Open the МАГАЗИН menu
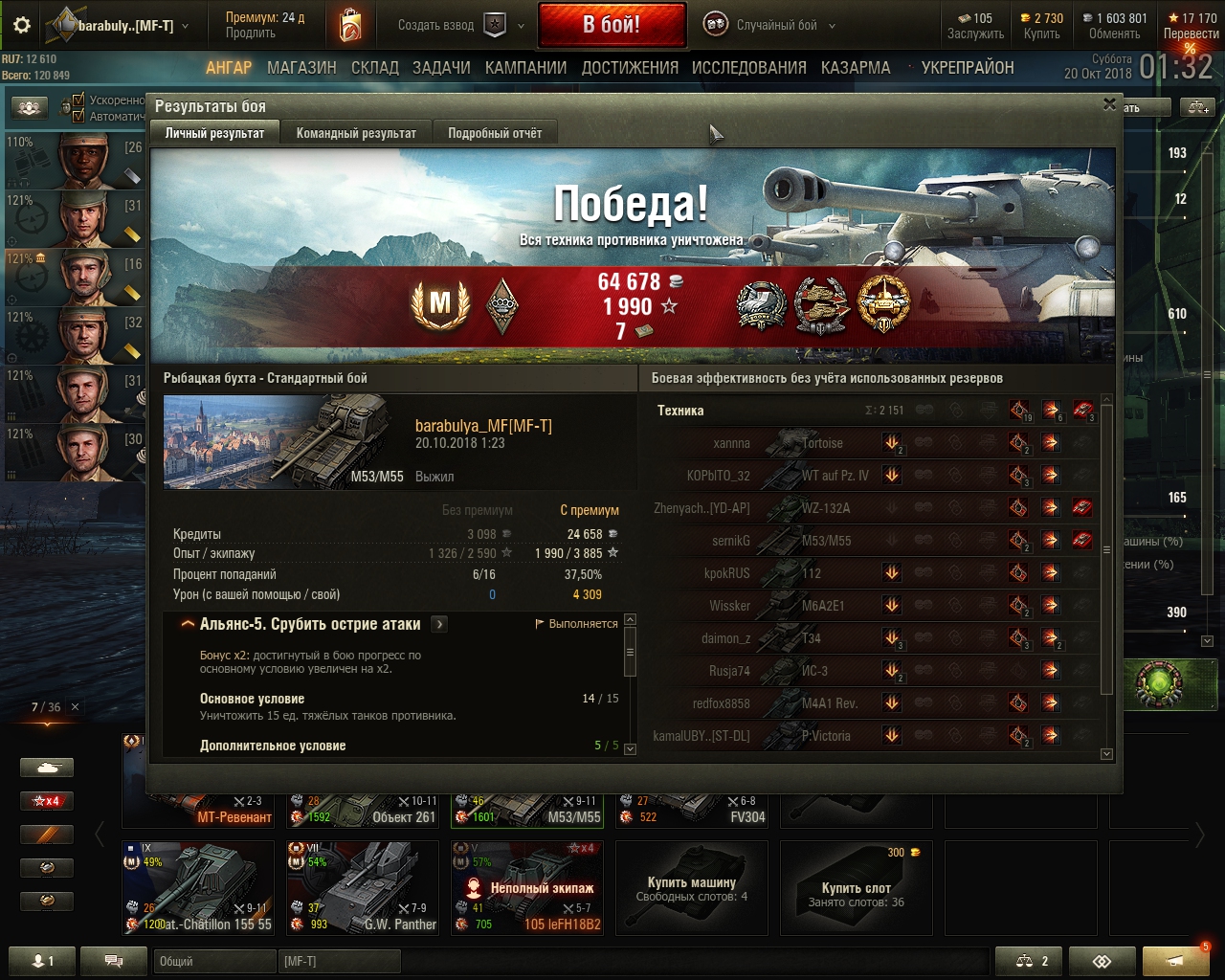Screen dimensions: 1225x980 (301, 68)
